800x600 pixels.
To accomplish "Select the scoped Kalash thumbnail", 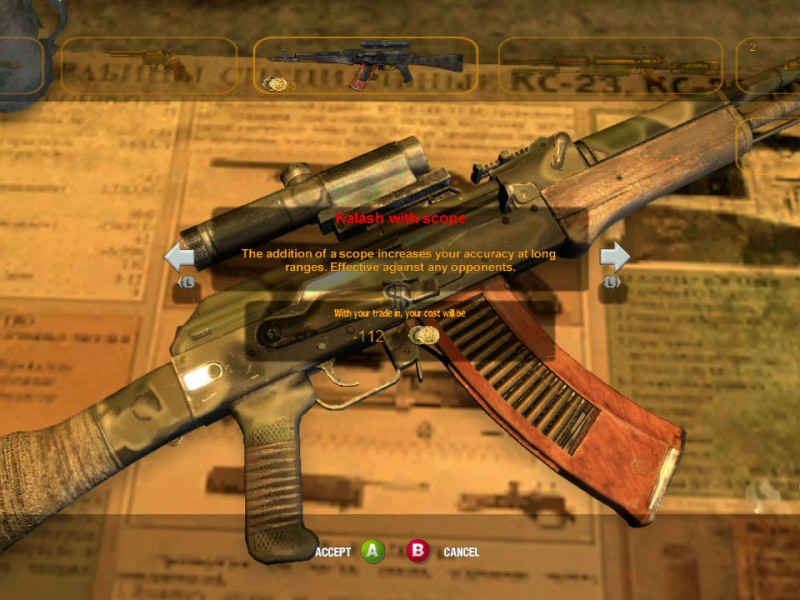I will 365,64.
